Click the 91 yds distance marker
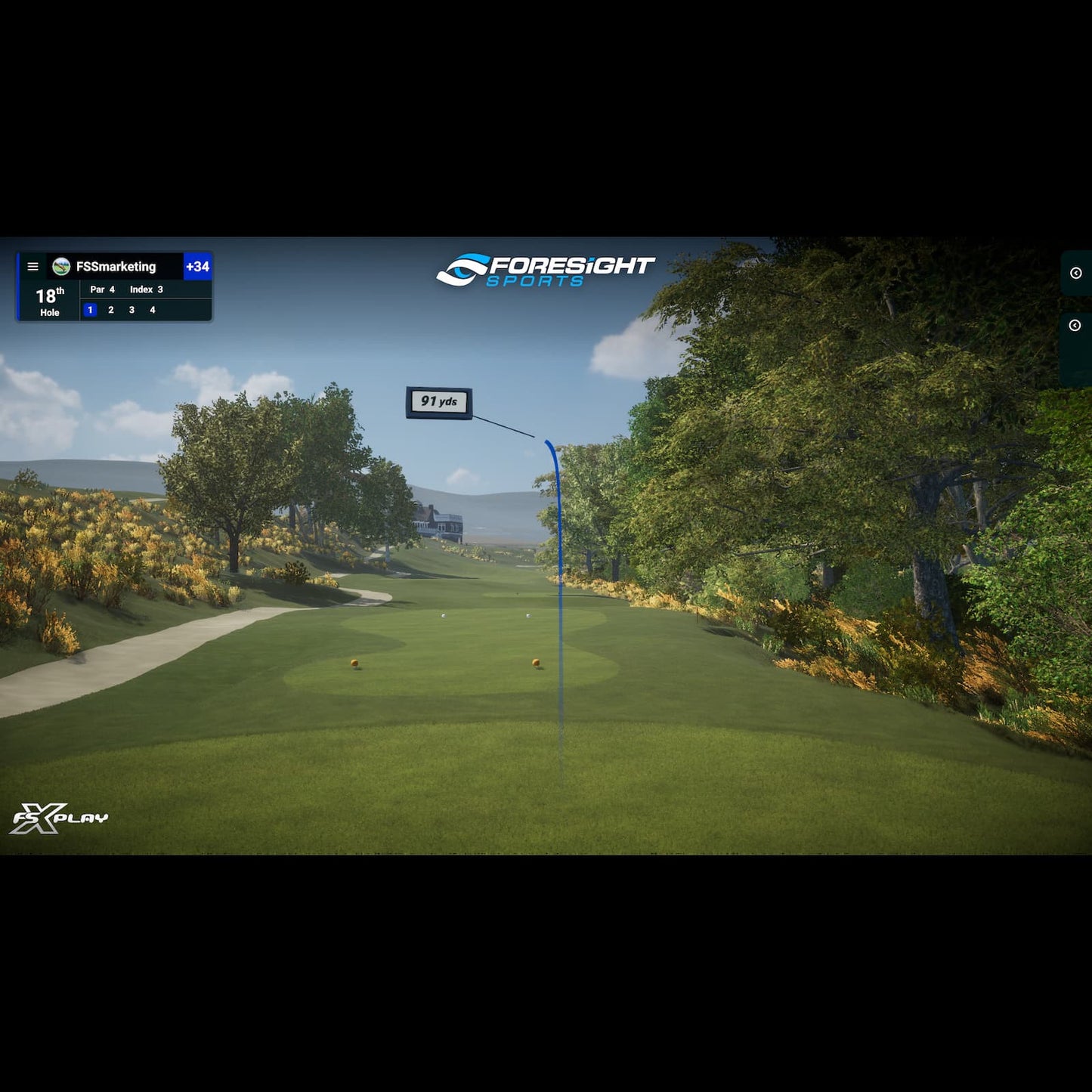The width and height of the screenshot is (1092, 1092). tap(441, 401)
